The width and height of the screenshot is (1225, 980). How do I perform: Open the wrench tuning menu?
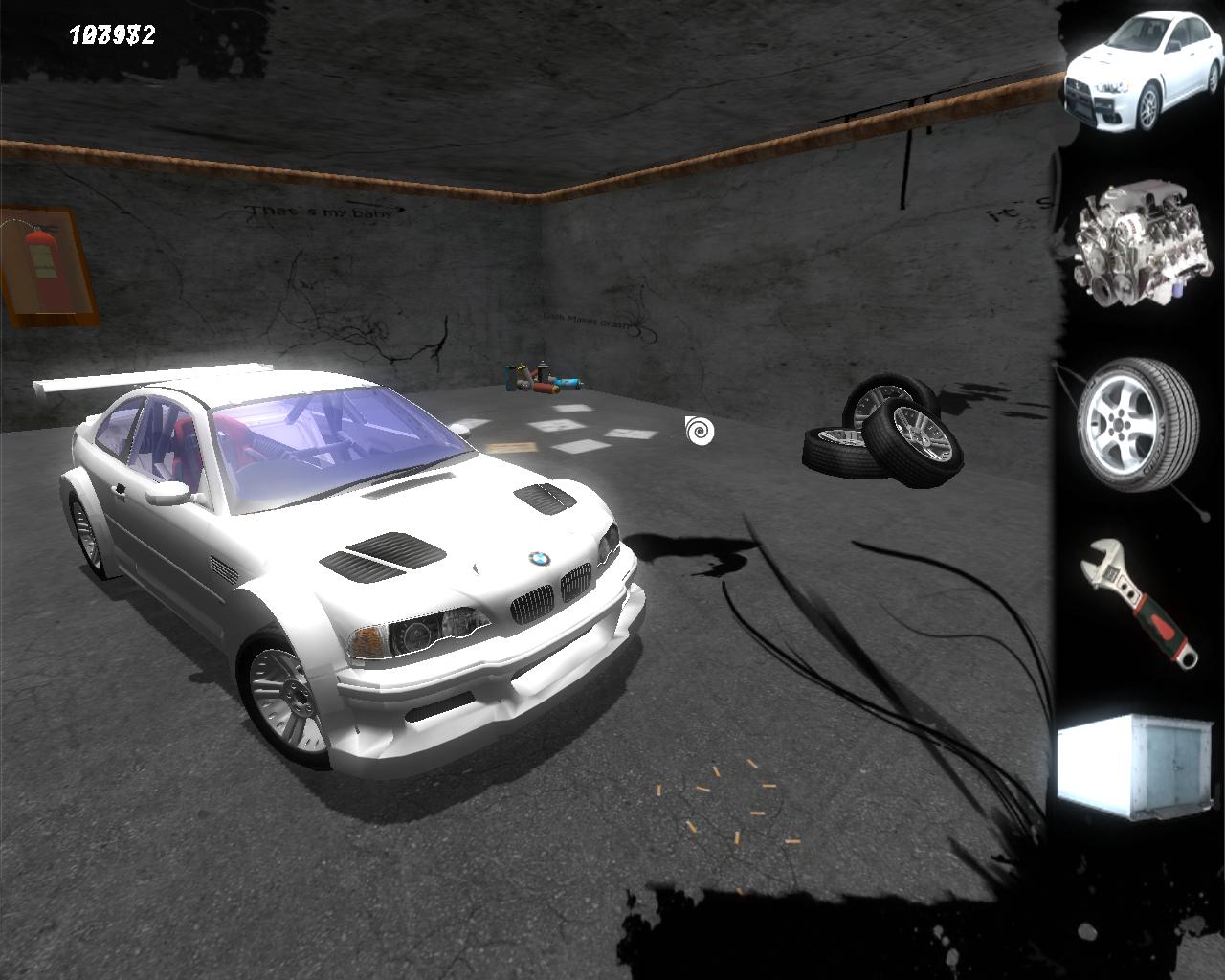coord(1140,600)
